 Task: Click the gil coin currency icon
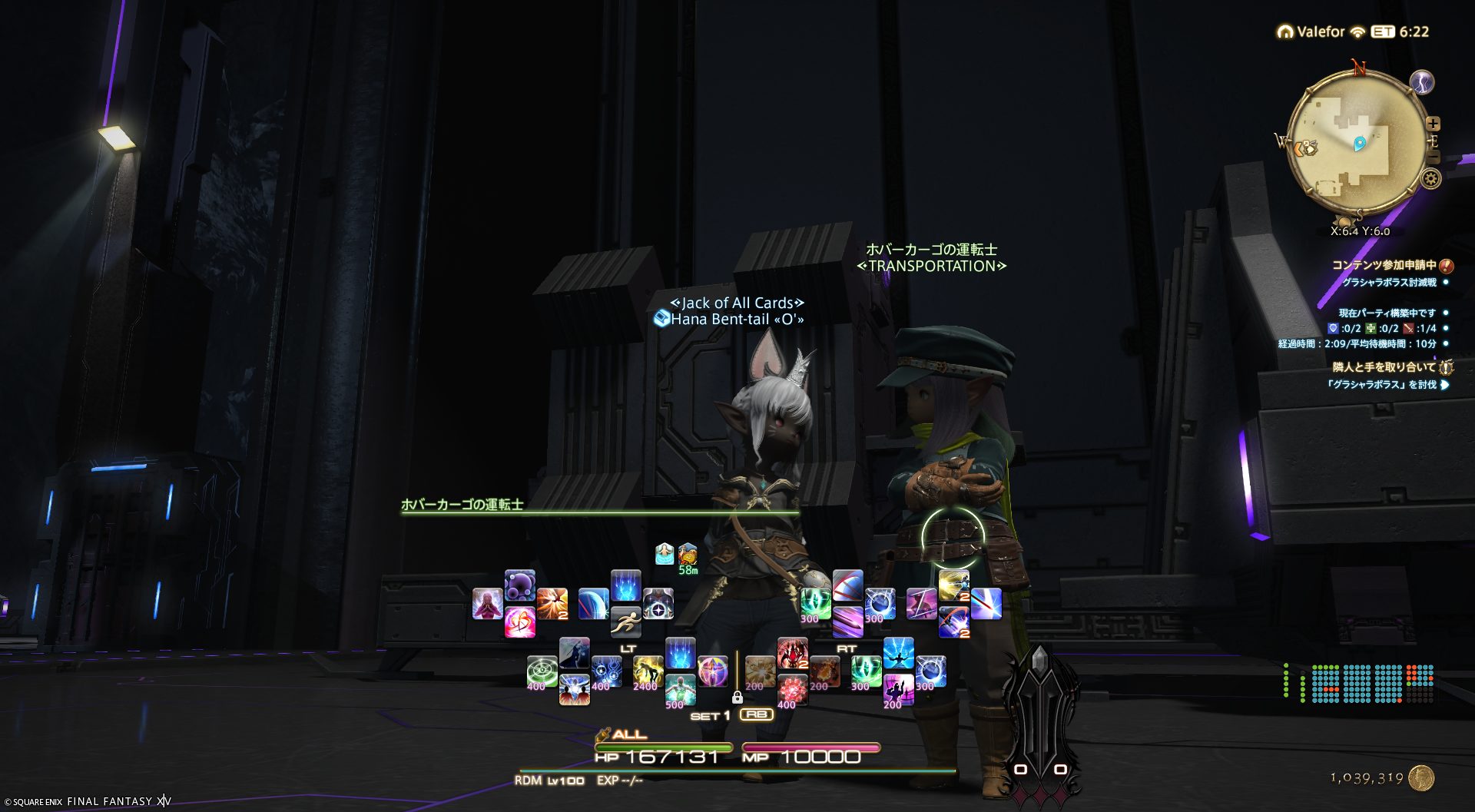coord(1422,778)
